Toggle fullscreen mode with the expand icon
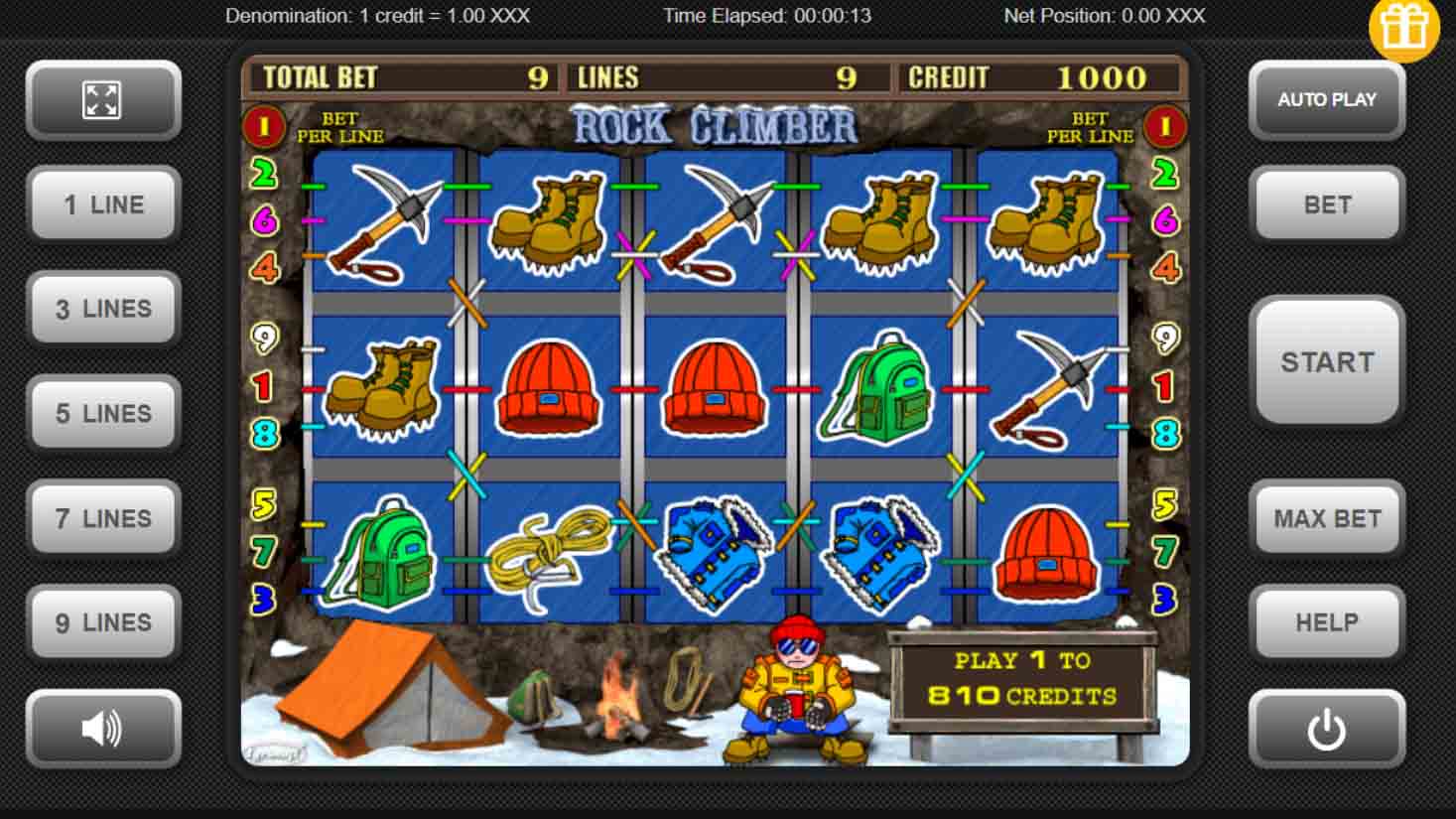Image resolution: width=1456 pixels, height=819 pixels. (x=103, y=100)
